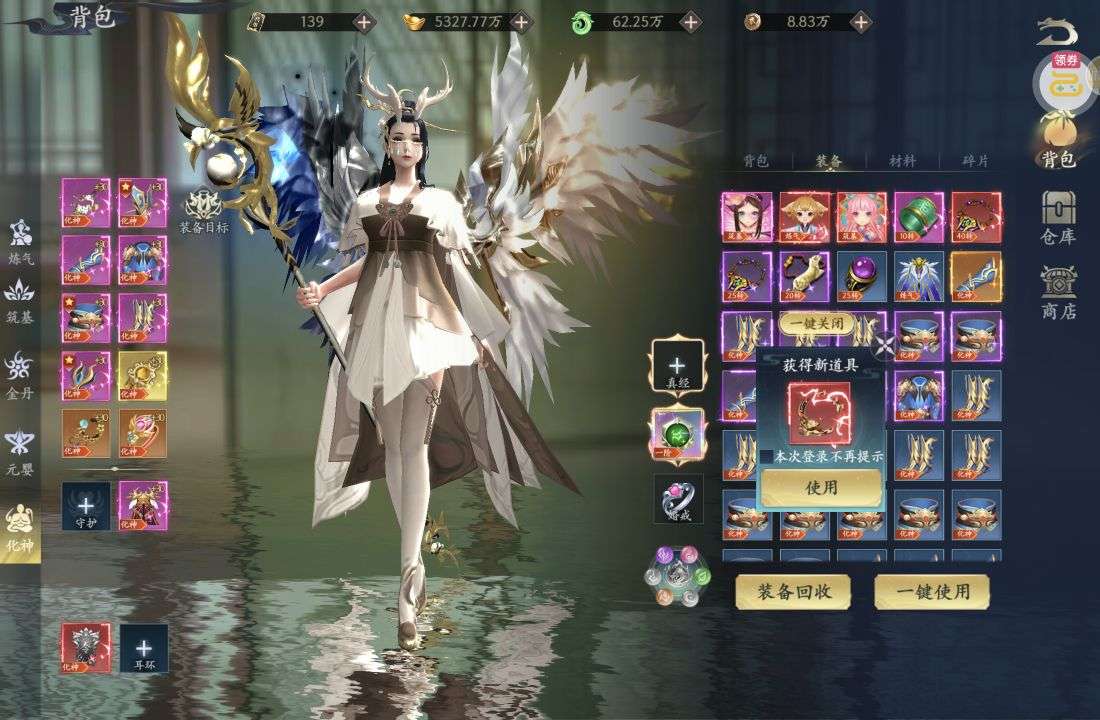Tick the 本次登录不再提示 checkbox
This screenshot has height=720, width=1100.
coord(767,456)
